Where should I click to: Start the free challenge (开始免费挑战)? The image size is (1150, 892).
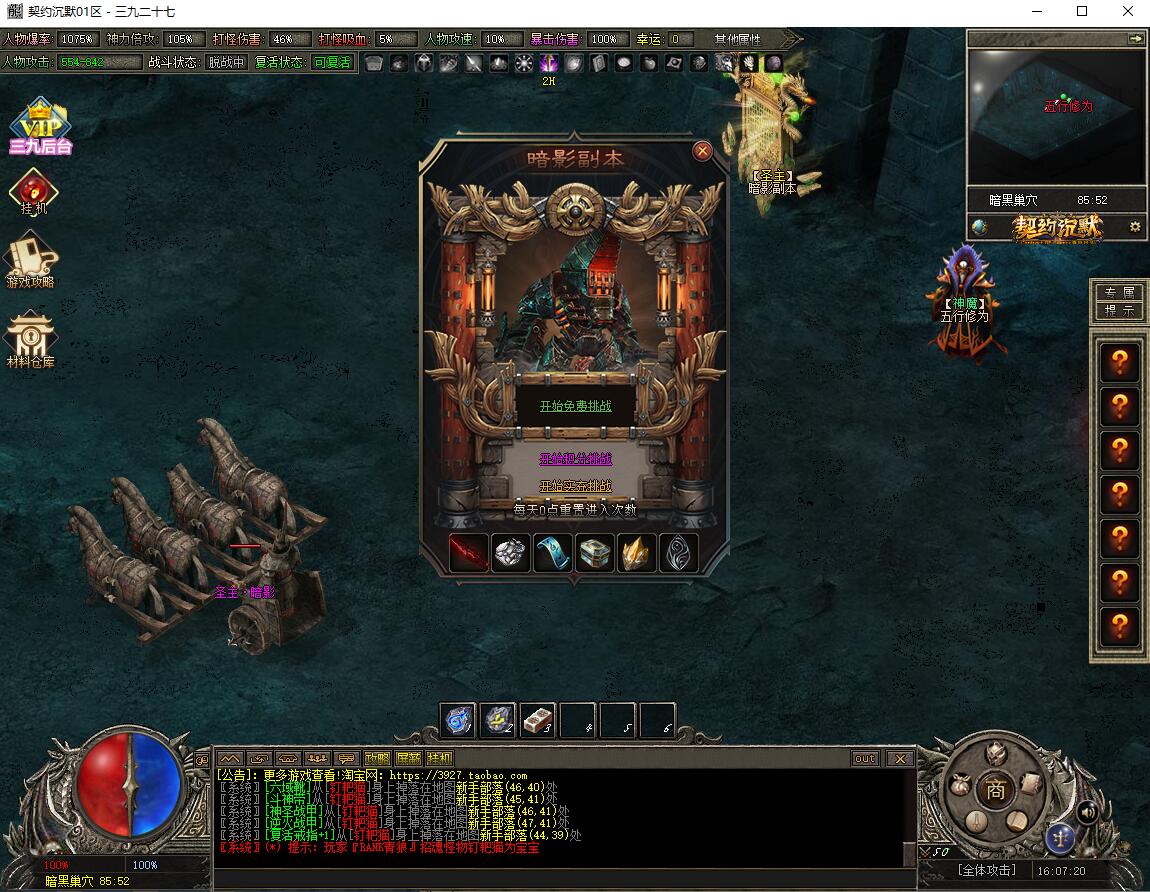[x=575, y=406]
